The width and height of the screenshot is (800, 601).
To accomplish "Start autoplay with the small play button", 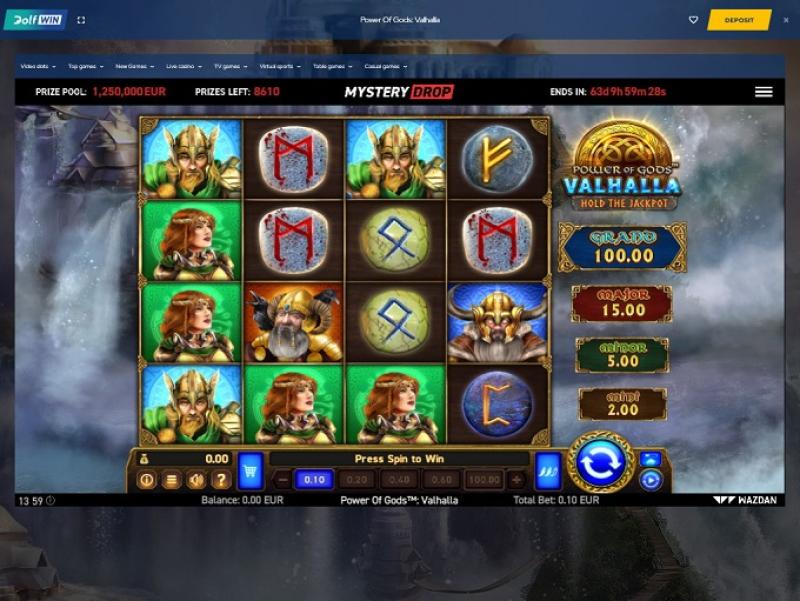I will pos(650,480).
